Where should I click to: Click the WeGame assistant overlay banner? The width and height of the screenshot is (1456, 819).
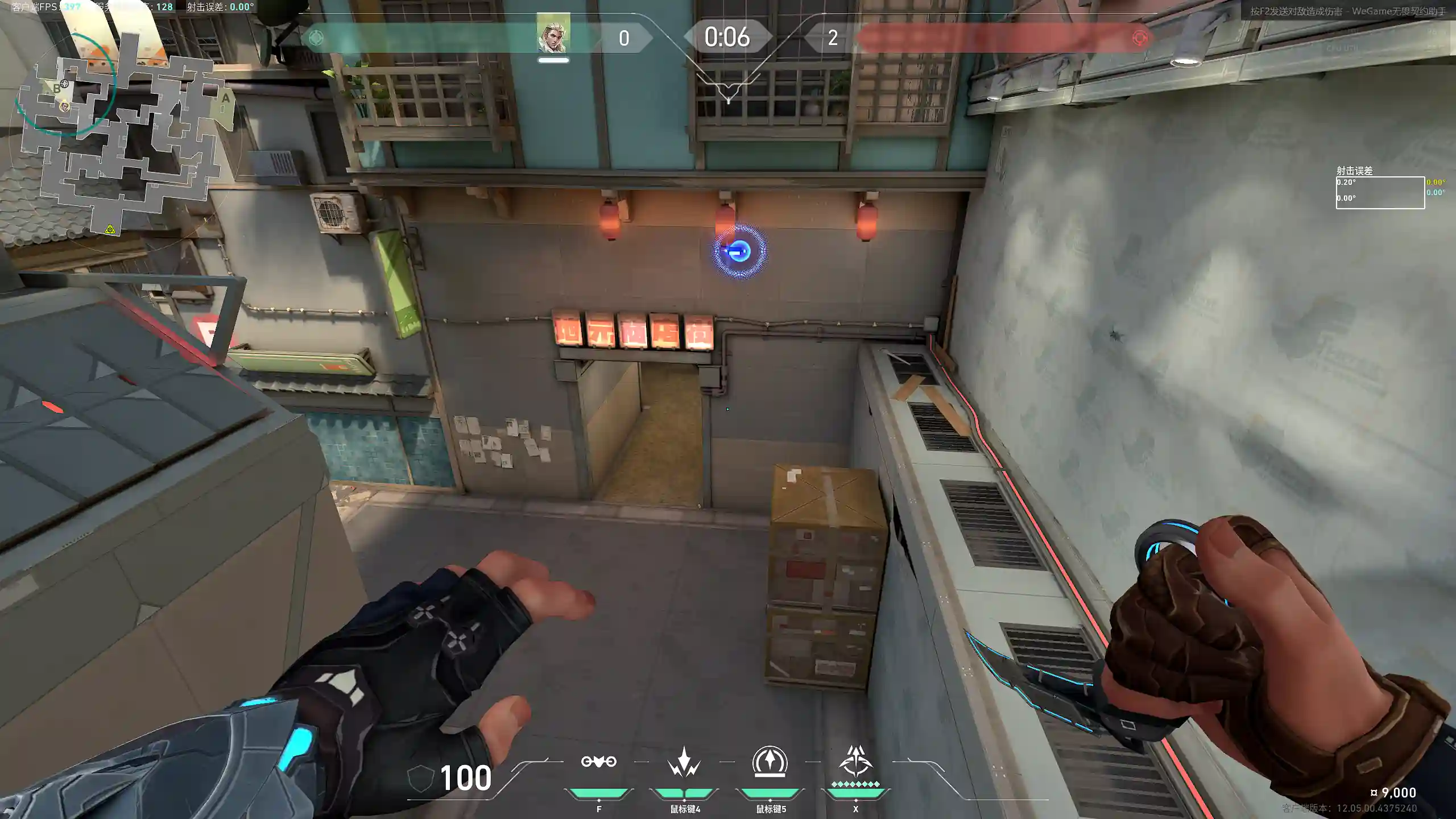point(1347,11)
